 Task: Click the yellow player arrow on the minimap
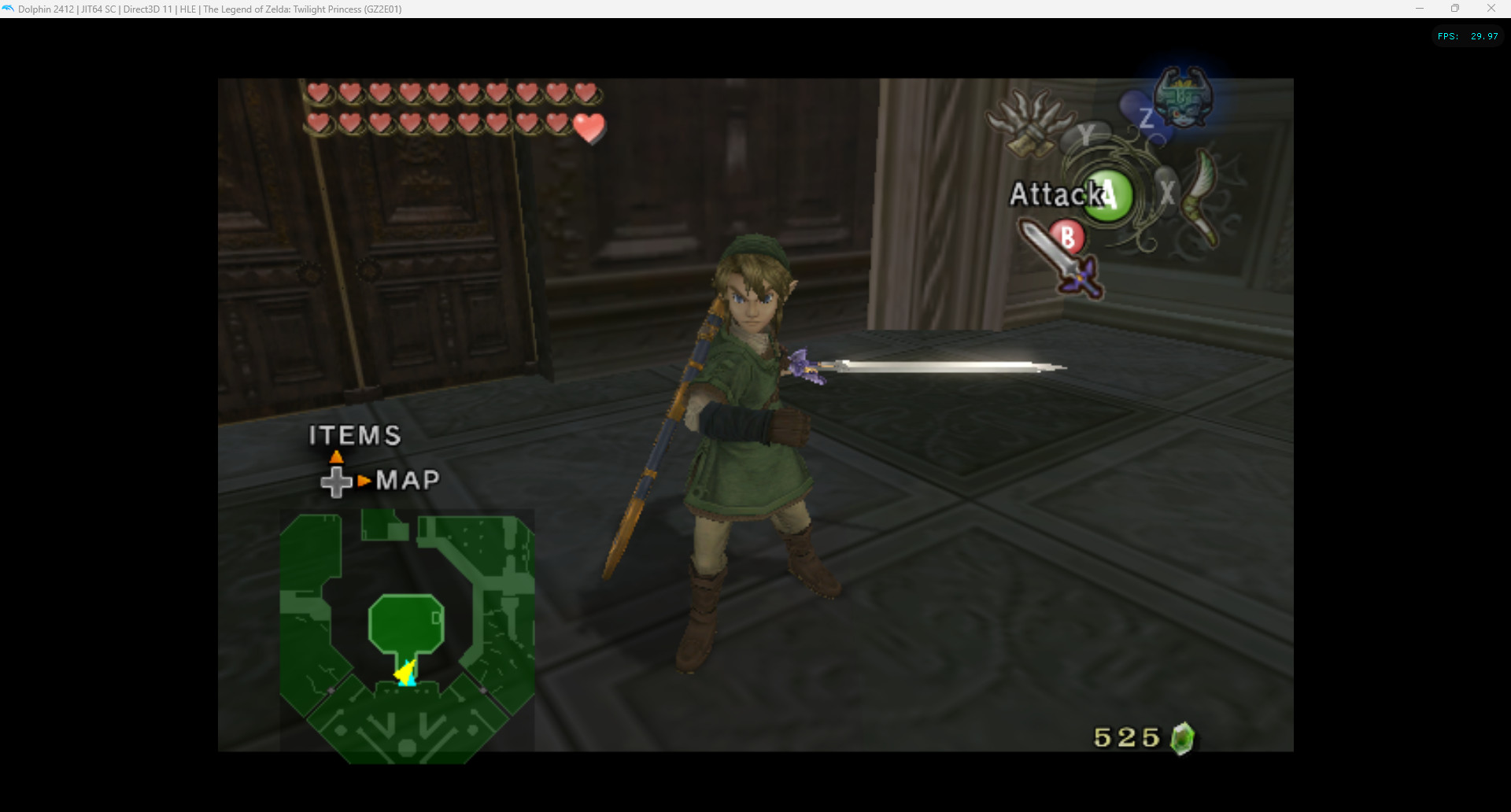coord(404,673)
